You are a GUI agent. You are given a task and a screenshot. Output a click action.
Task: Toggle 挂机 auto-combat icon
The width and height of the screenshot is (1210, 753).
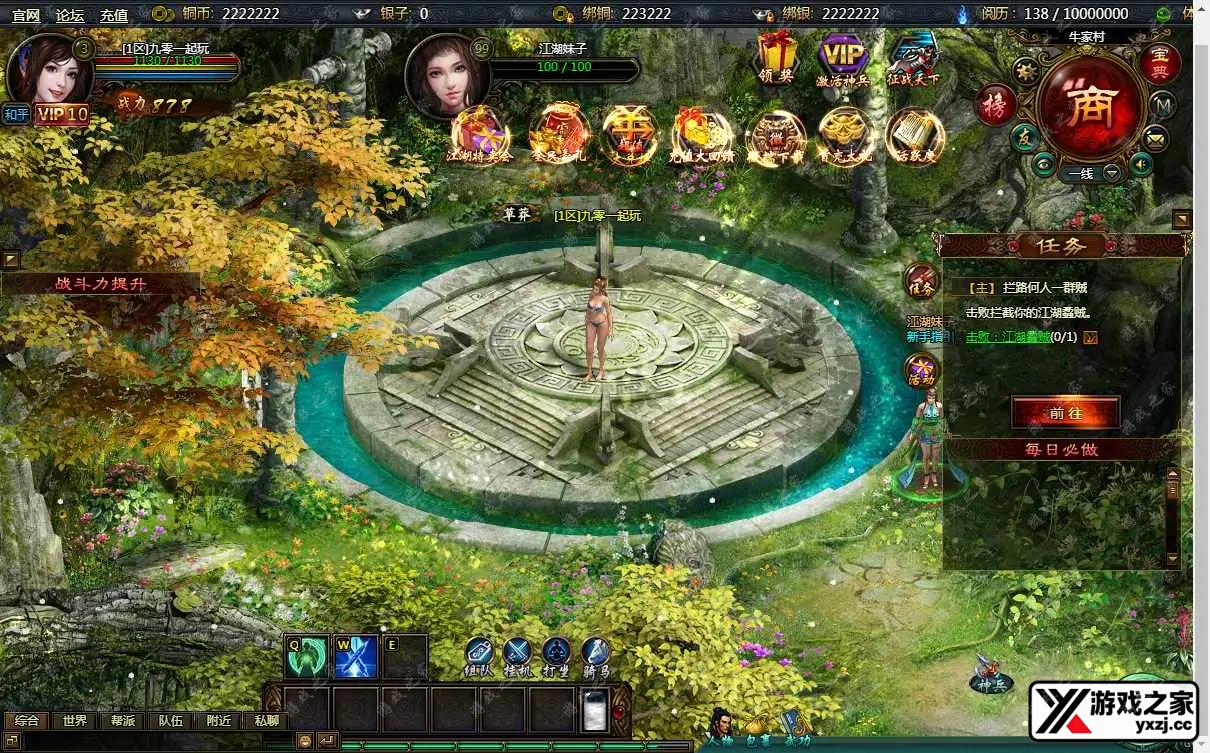point(516,655)
